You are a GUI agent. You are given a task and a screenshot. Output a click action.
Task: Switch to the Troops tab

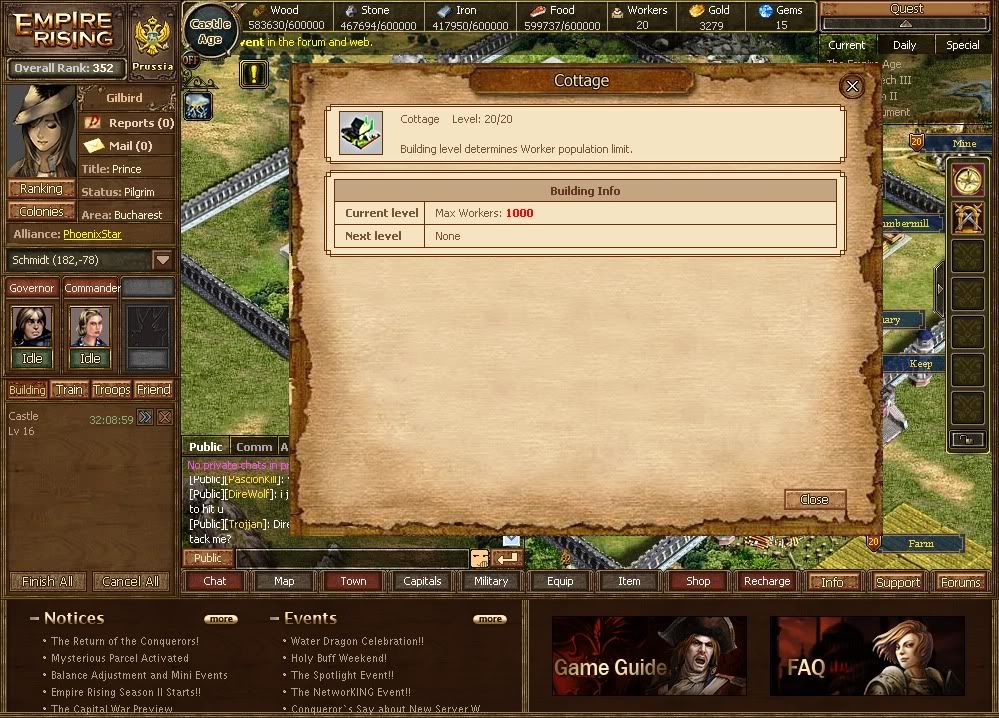tap(111, 390)
